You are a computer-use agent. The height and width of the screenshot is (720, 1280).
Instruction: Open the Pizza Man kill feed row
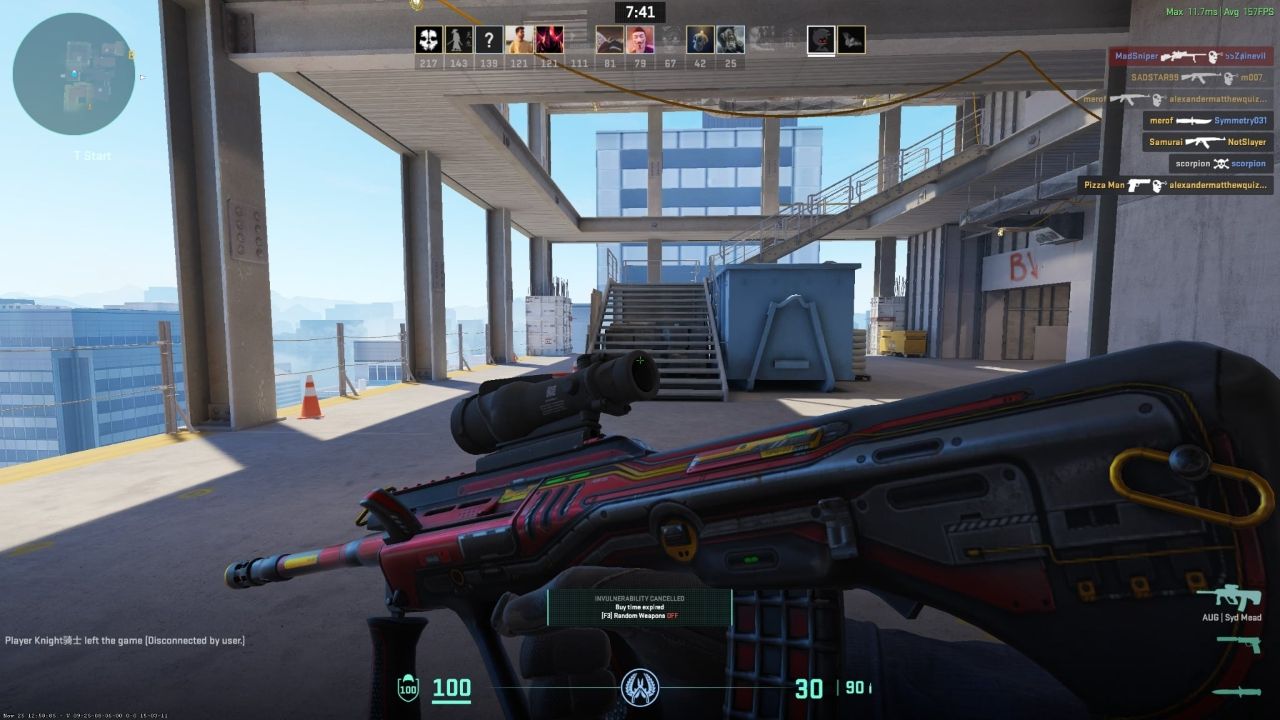click(1175, 185)
